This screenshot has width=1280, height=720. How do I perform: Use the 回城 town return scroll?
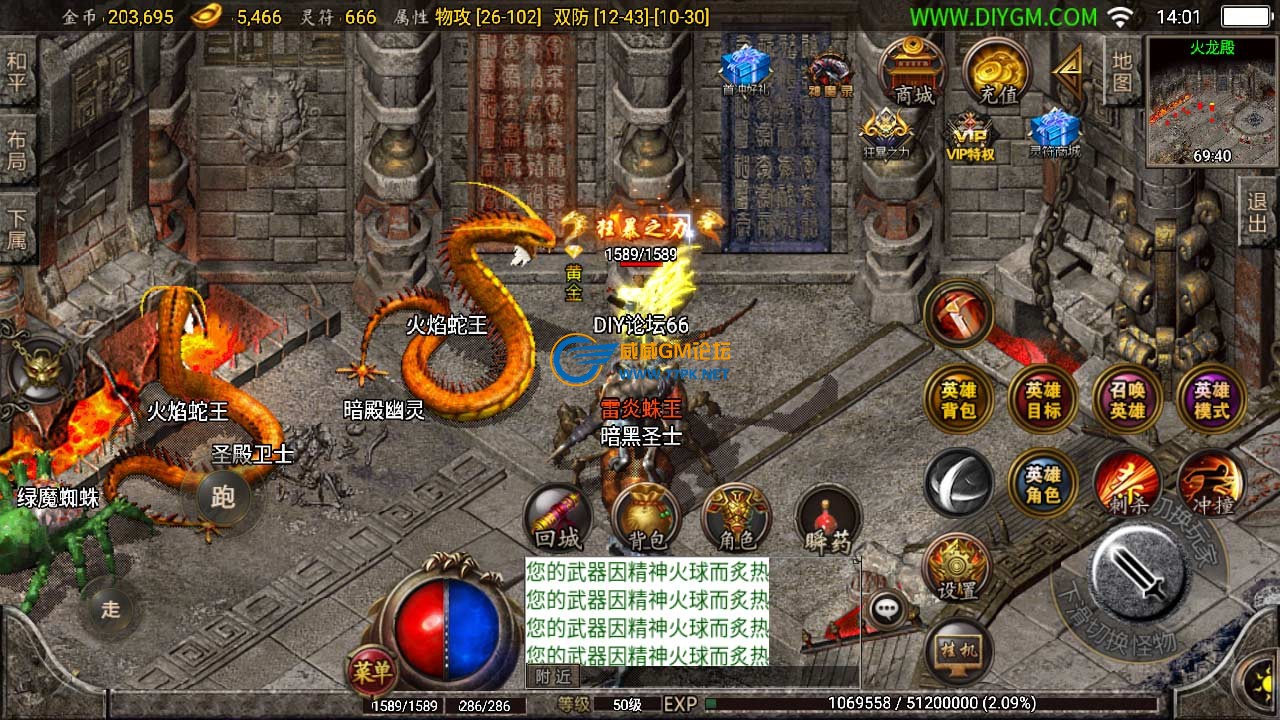coord(557,518)
